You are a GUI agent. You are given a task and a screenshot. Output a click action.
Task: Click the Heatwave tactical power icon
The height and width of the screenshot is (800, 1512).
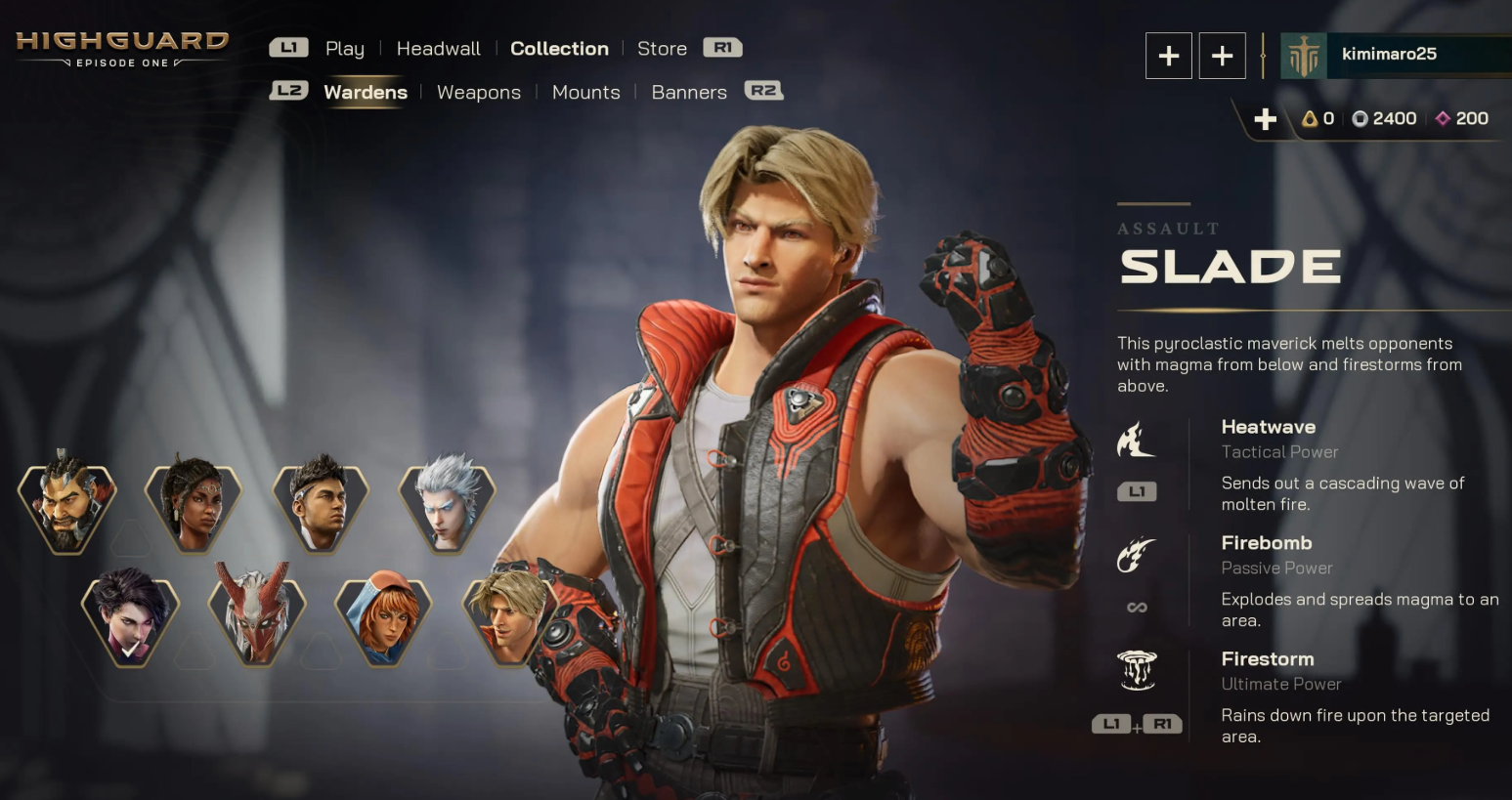(1136, 441)
